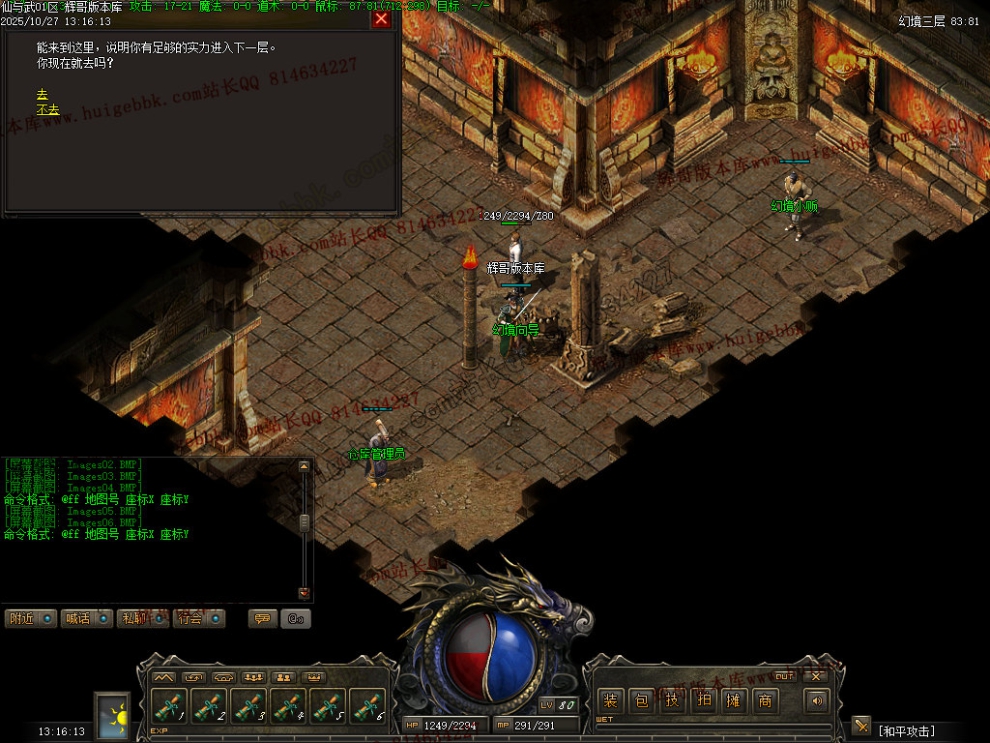Use the scroll in hotbar slot 4

click(288, 706)
